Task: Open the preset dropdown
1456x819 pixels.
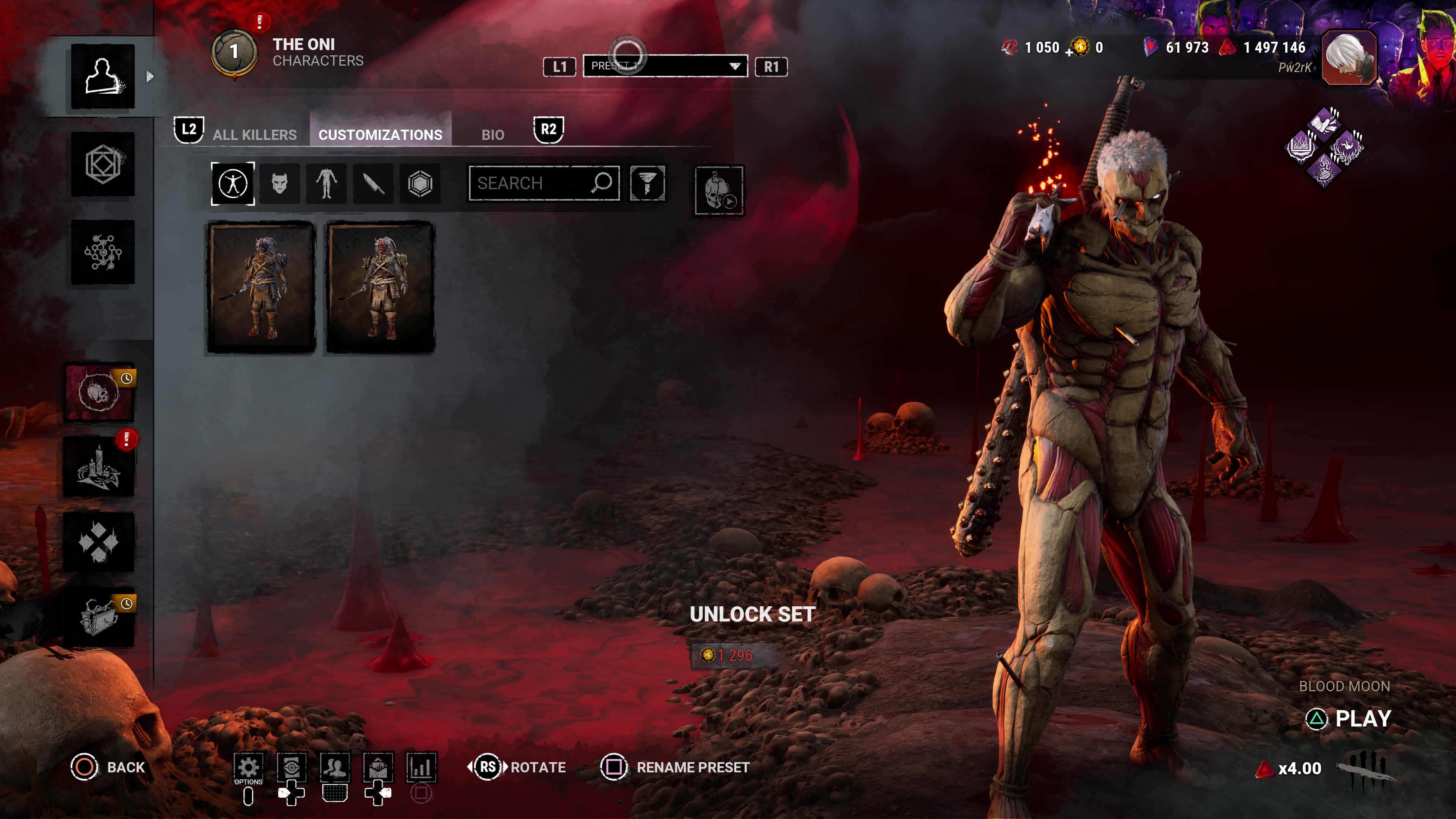Action: 665,66
